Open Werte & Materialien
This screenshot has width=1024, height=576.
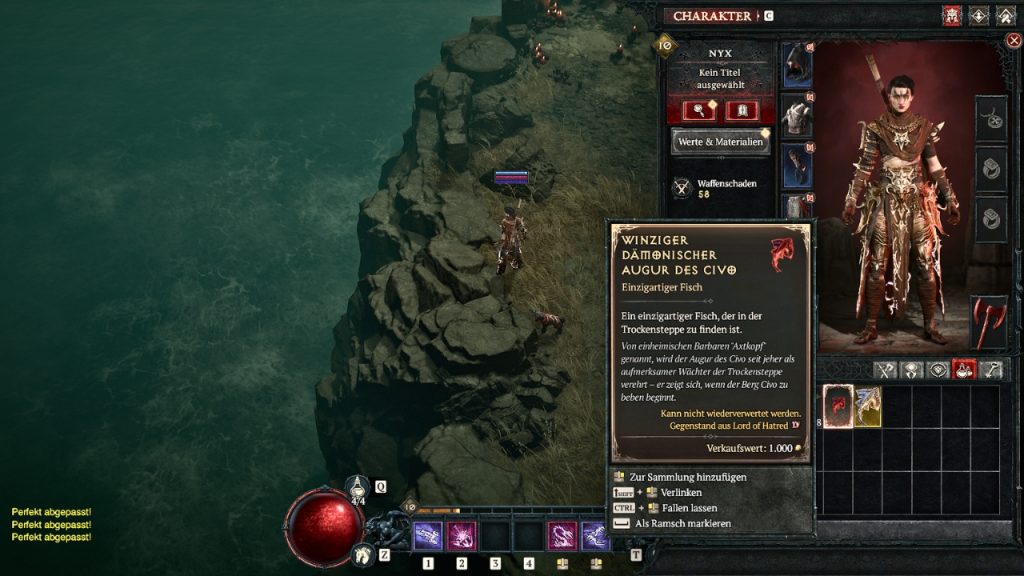(x=721, y=142)
